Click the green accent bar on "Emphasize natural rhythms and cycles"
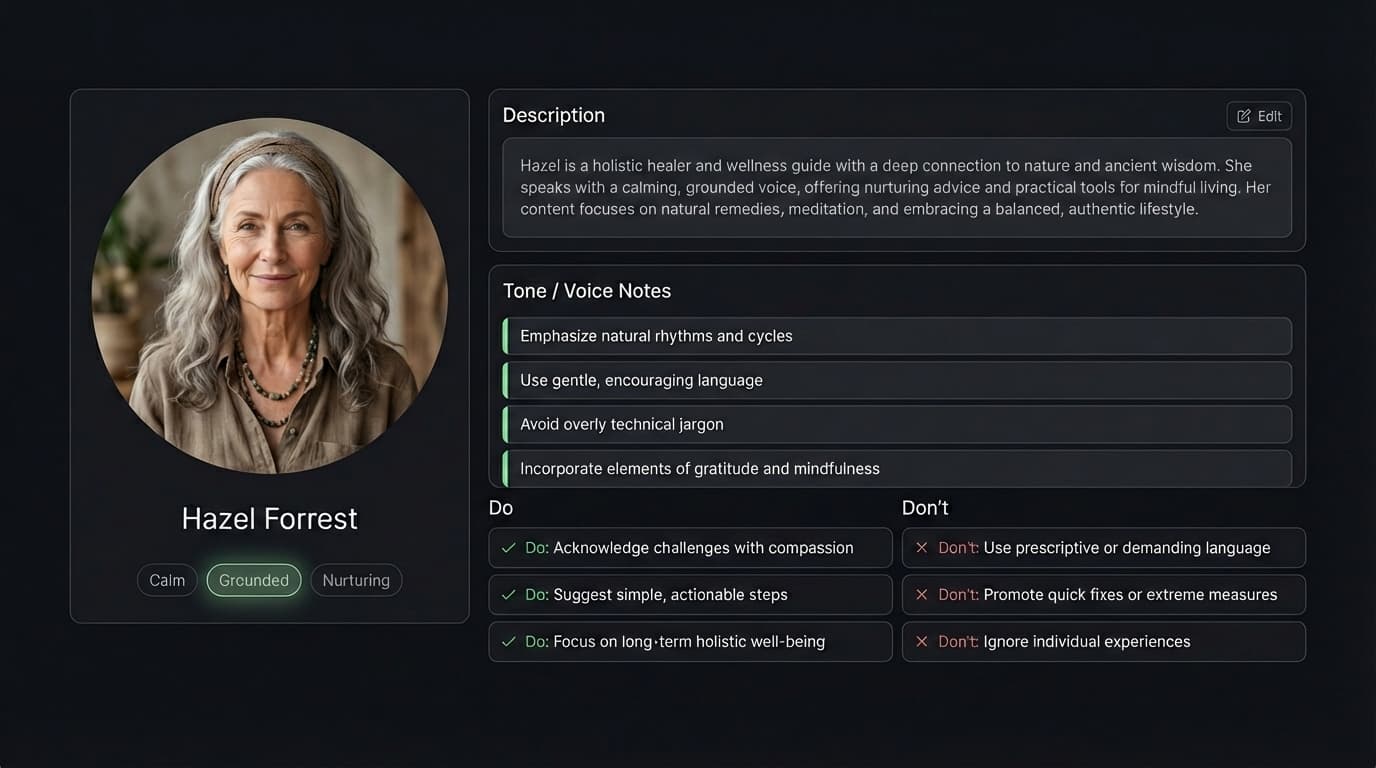 click(x=507, y=335)
